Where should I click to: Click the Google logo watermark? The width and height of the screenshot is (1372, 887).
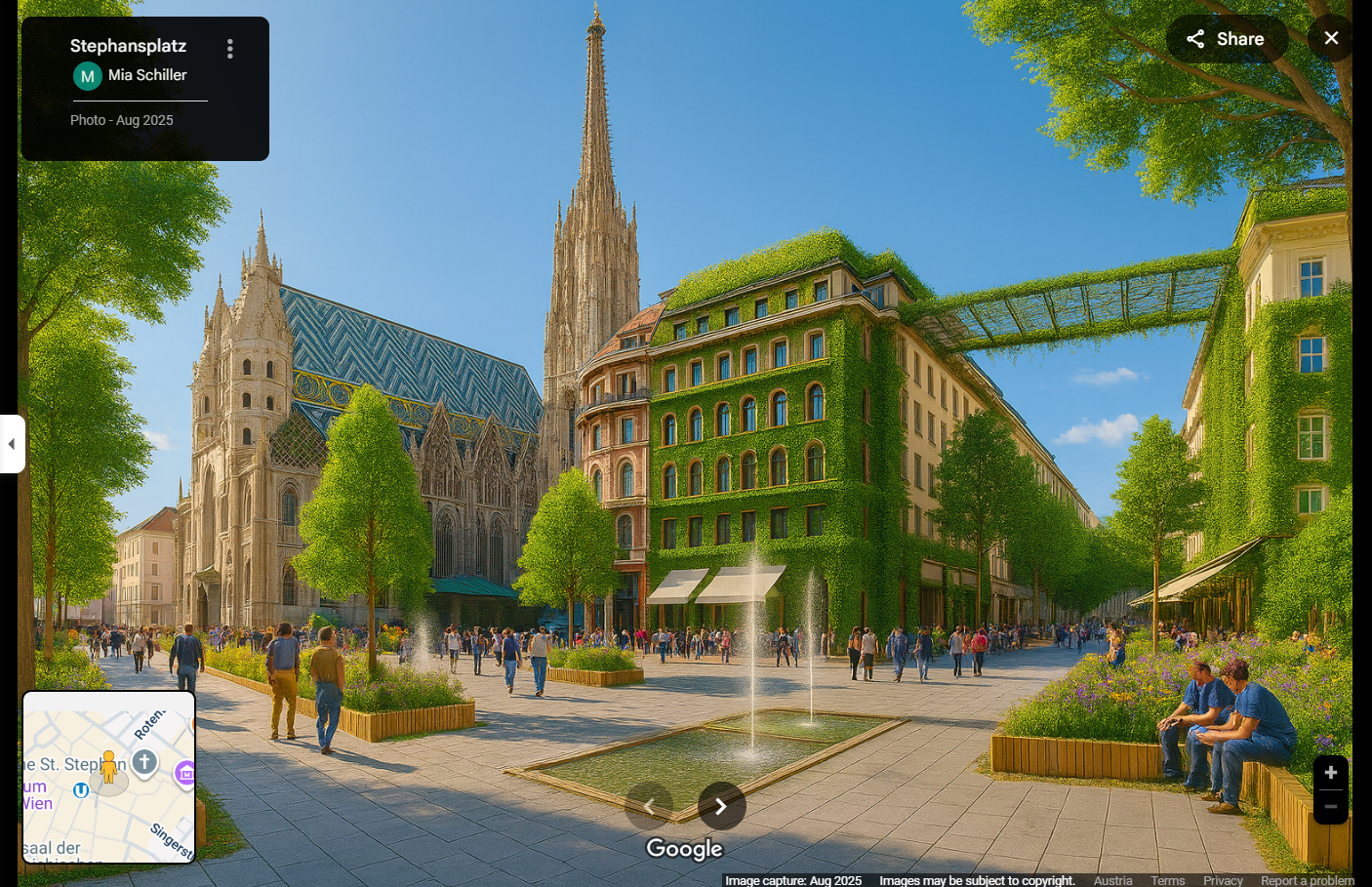tap(684, 850)
